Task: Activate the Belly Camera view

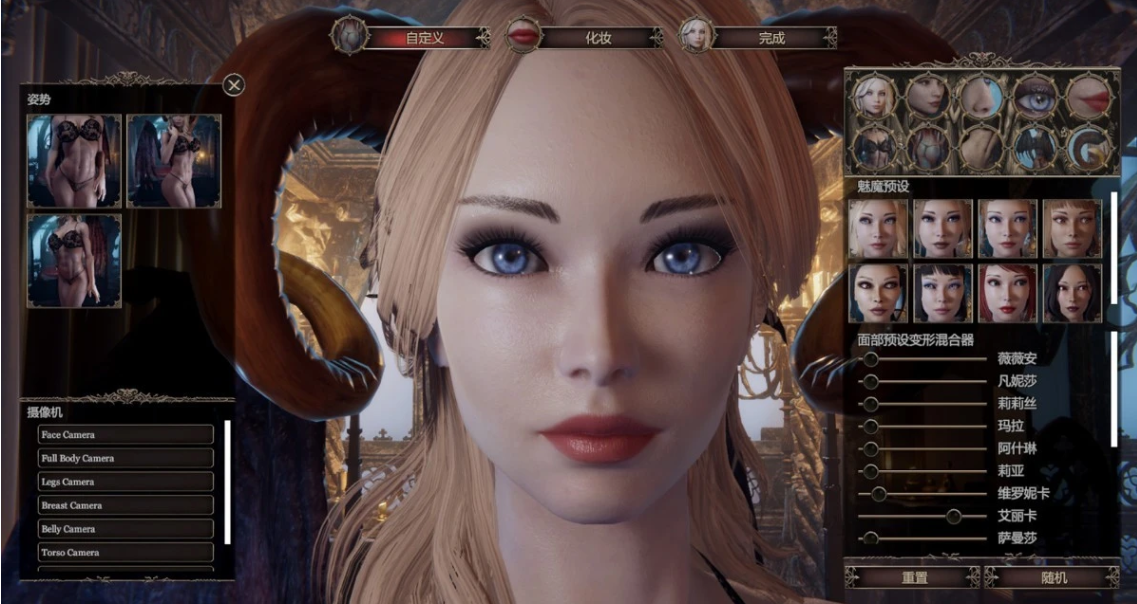Action: click(x=126, y=529)
